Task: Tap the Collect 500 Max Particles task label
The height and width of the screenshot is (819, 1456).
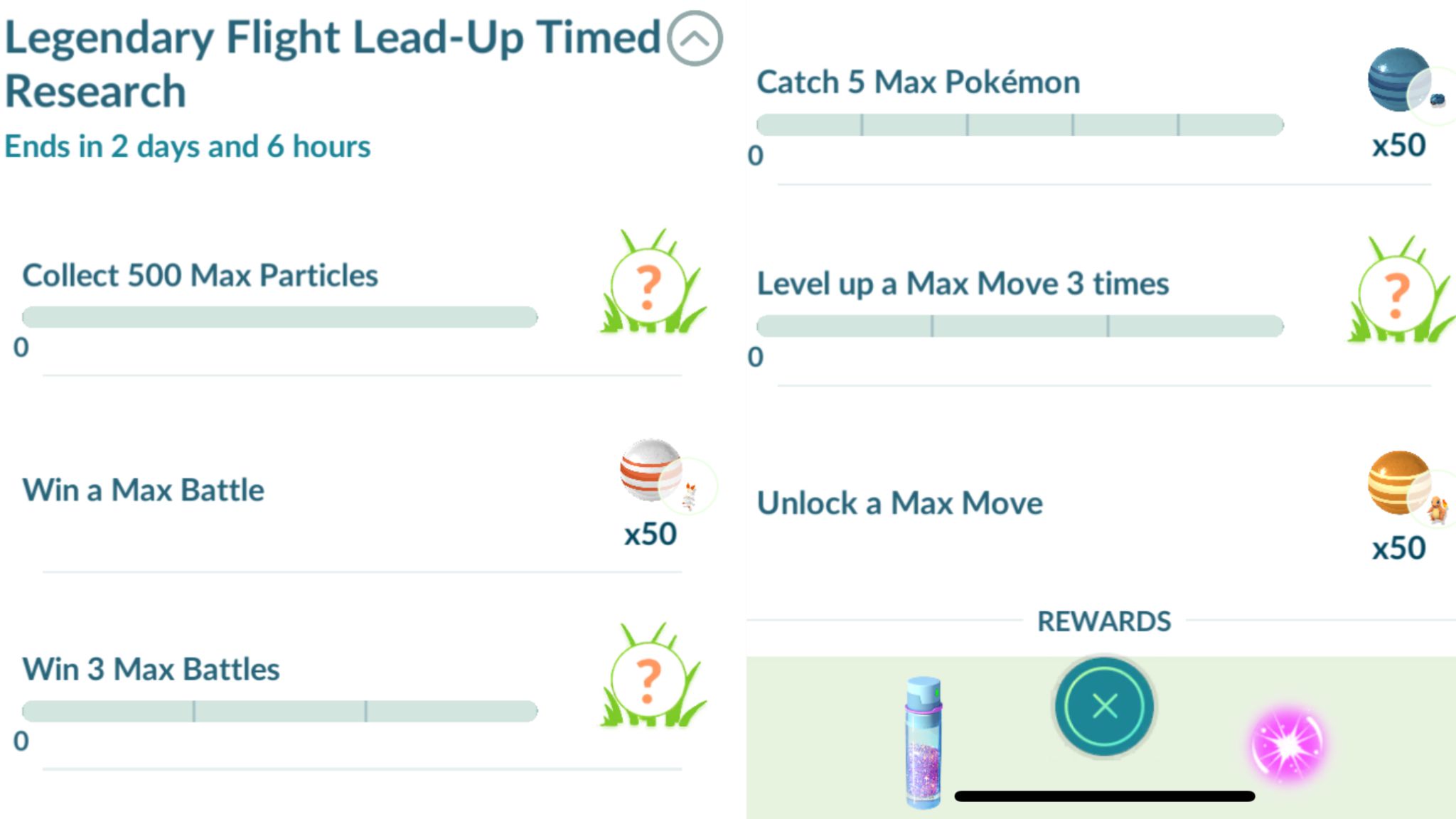Action: (x=200, y=275)
